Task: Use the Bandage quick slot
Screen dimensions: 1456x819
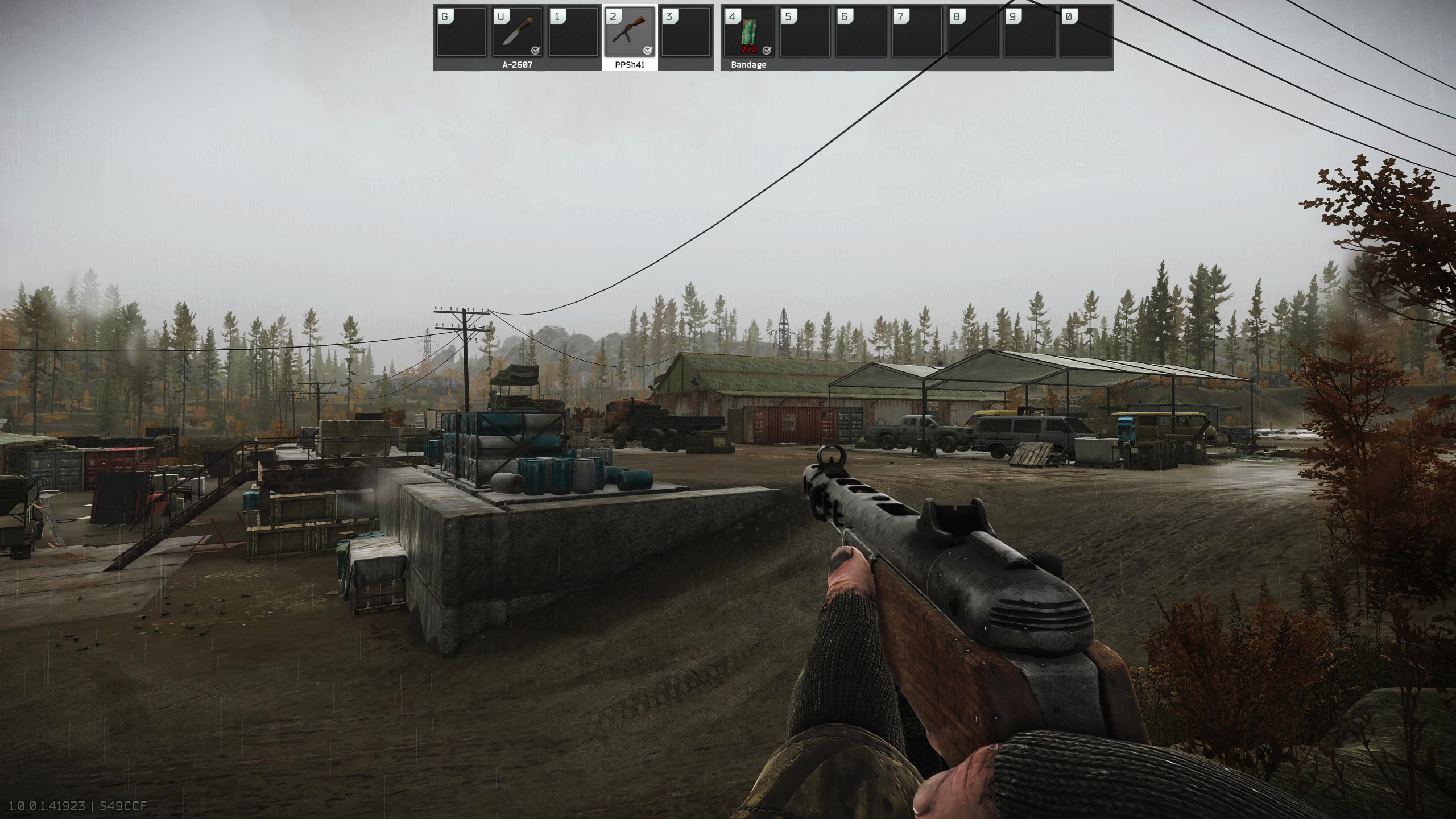Action: pyautogui.click(x=748, y=32)
